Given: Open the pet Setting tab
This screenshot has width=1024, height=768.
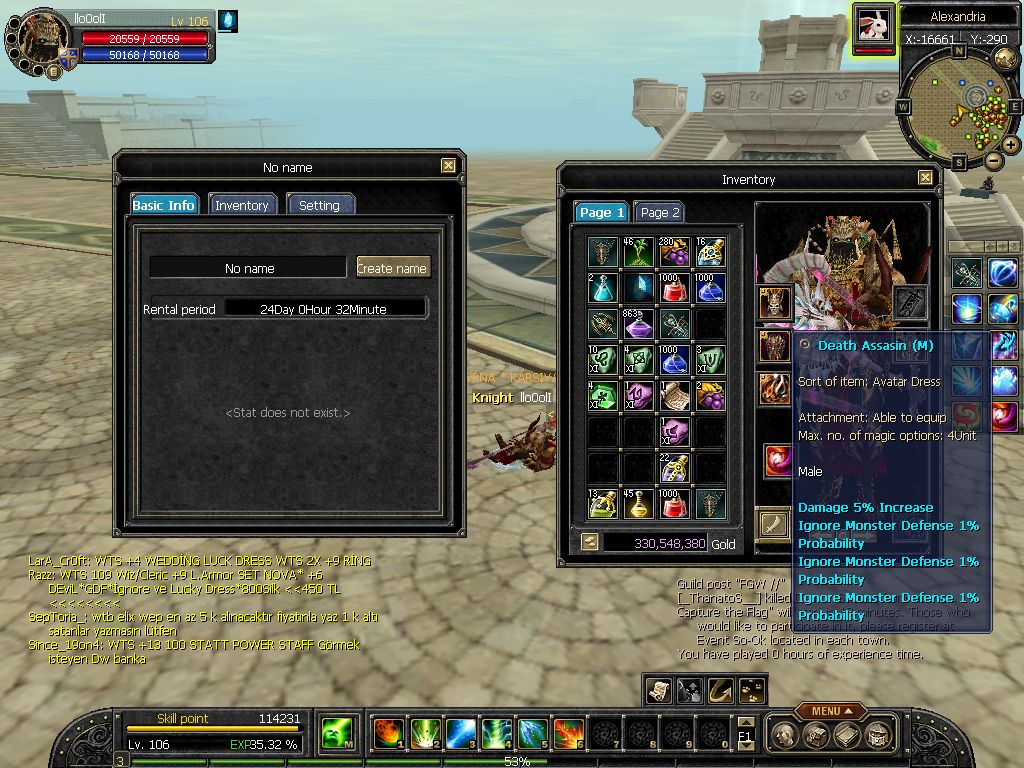Looking at the screenshot, I should [319, 205].
